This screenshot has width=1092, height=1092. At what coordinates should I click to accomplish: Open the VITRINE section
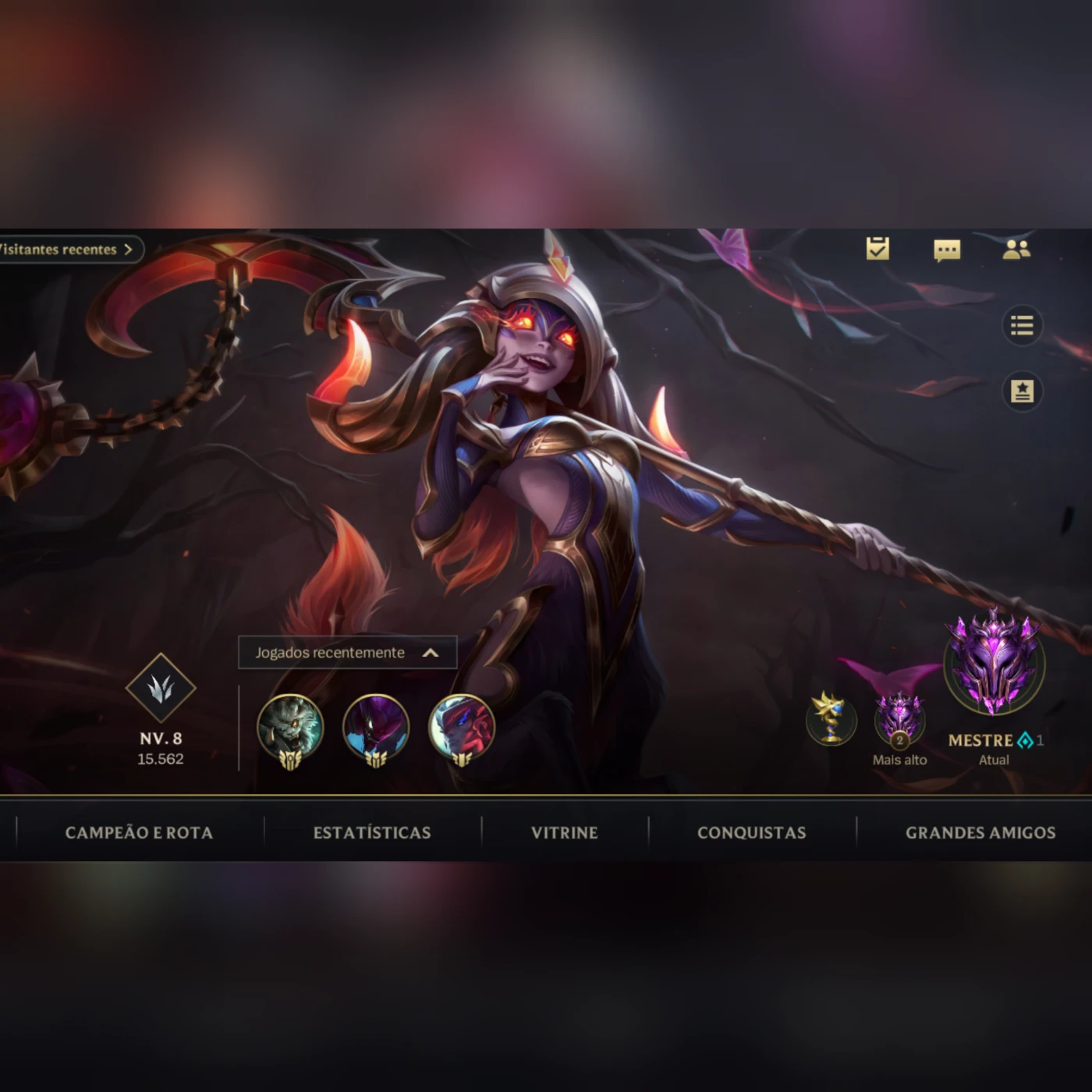pos(563,832)
